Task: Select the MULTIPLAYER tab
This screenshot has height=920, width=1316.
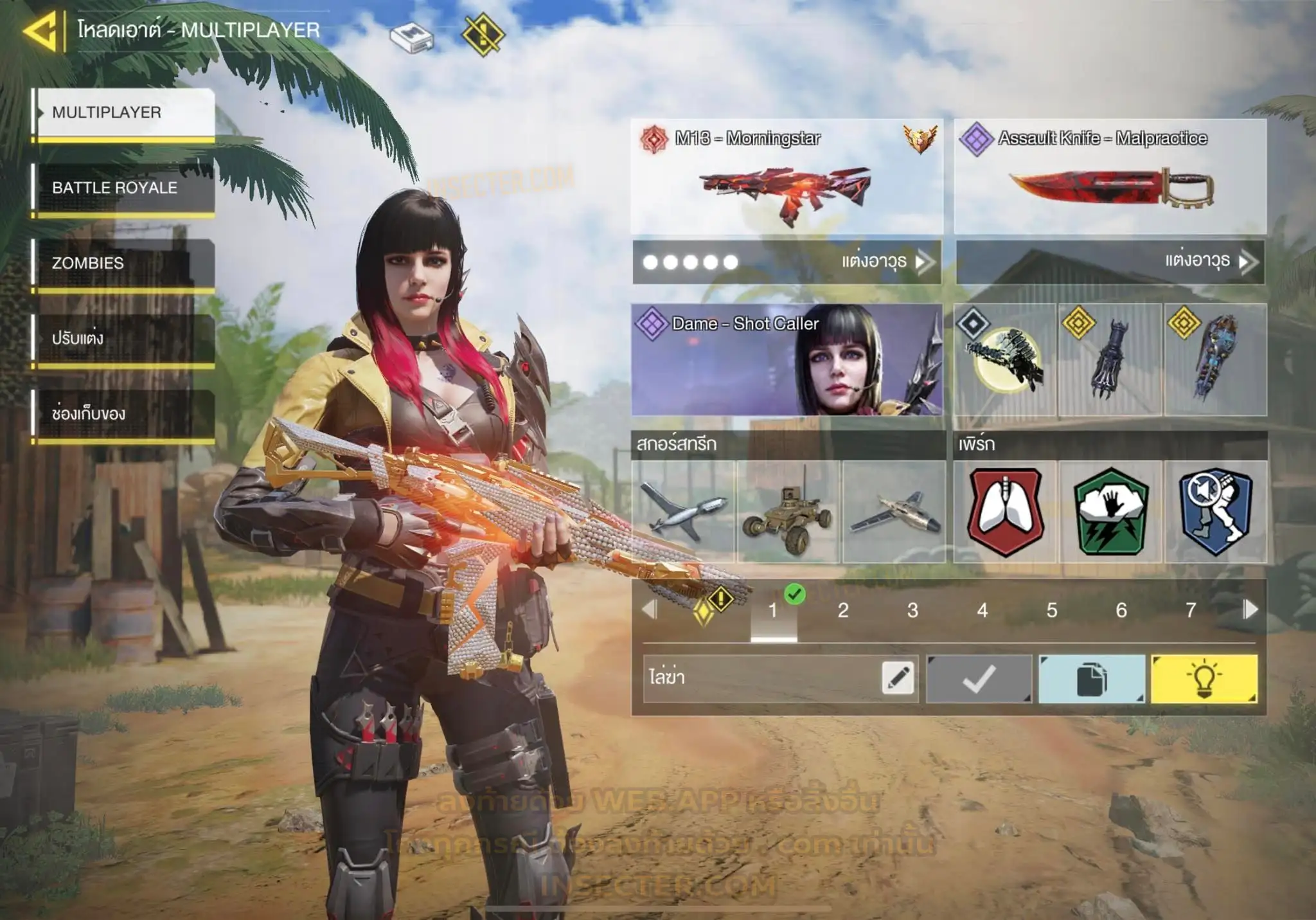Action: (123, 113)
